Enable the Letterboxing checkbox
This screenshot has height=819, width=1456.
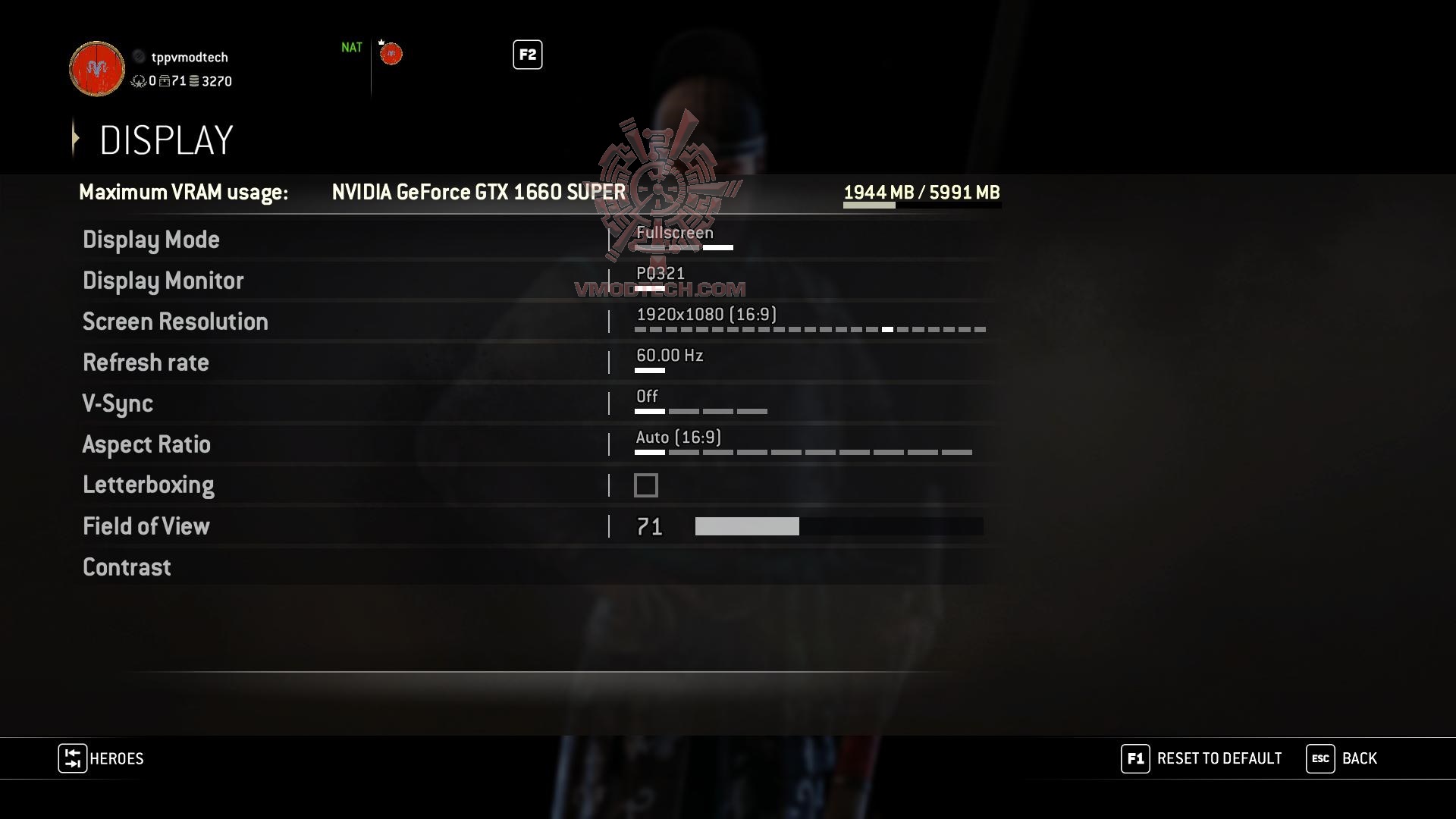coord(645,485)
